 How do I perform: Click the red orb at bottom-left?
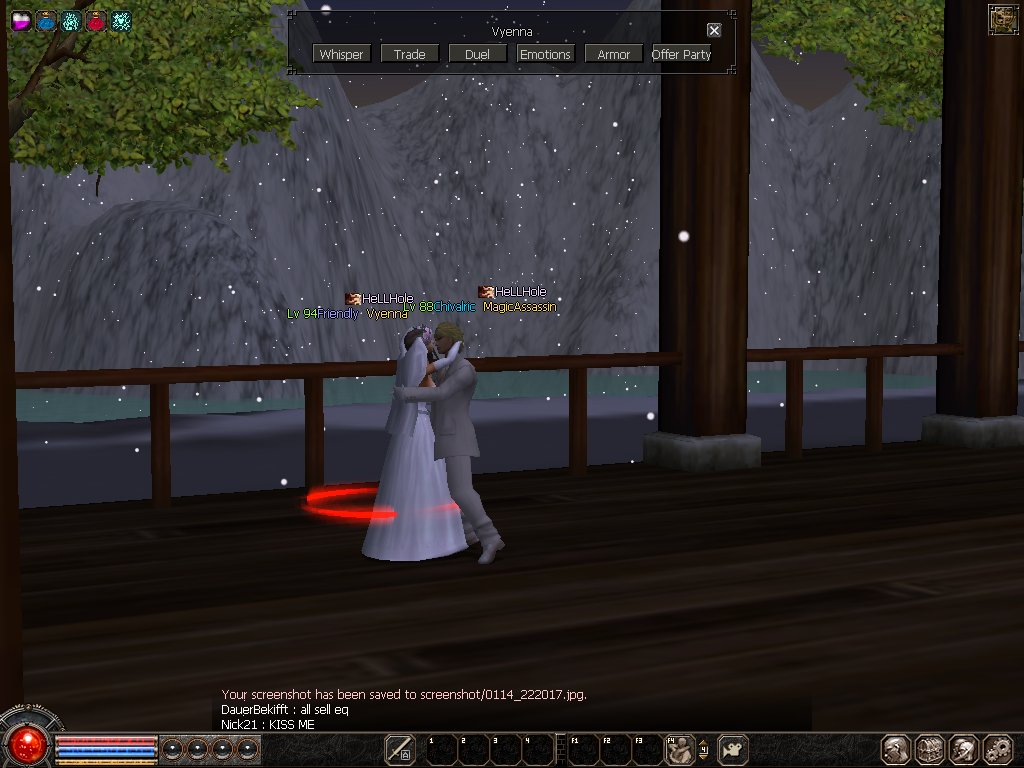click(x=27, y=743)
